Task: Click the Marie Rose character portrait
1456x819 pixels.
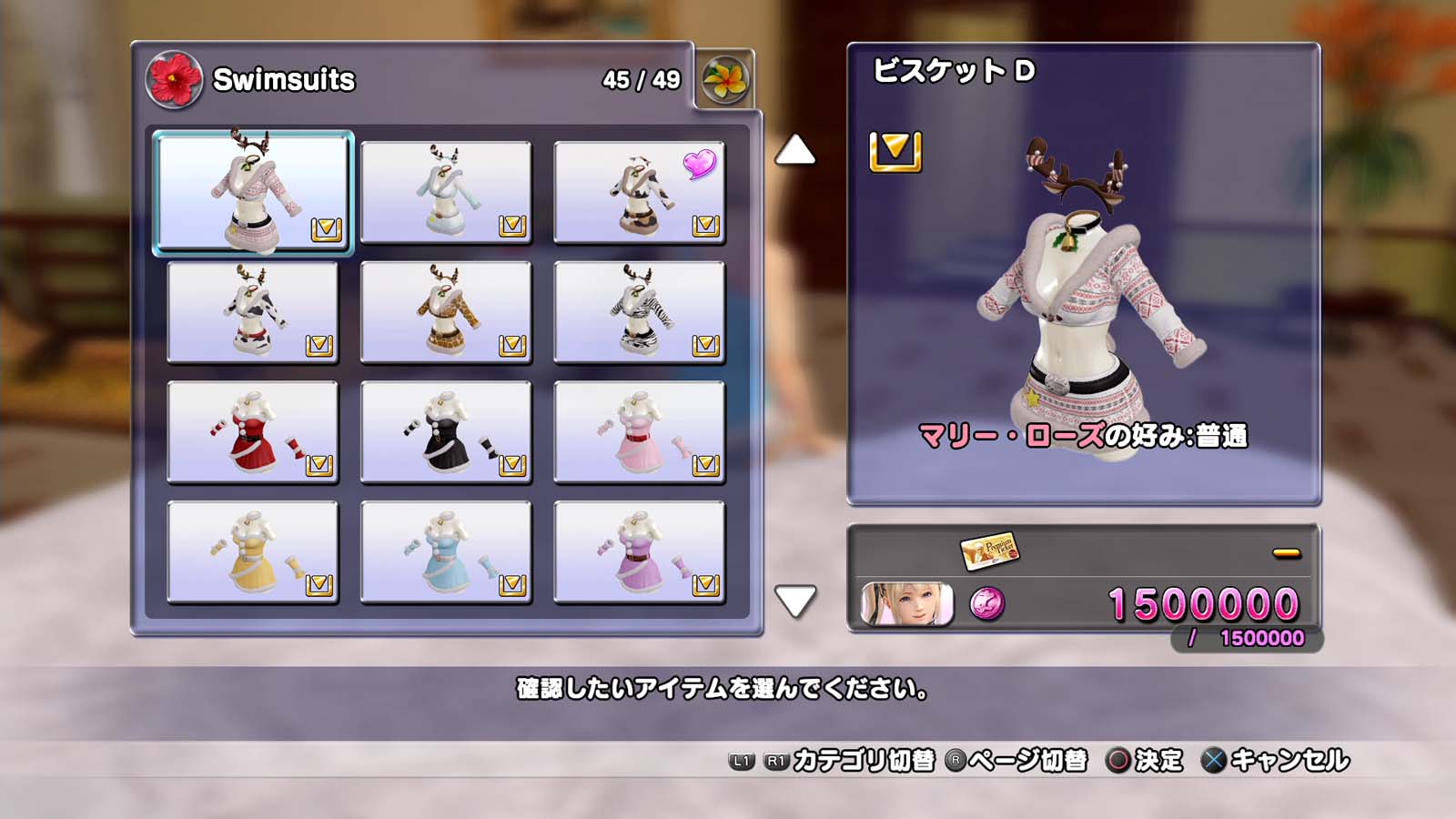Action: pyautogui.click(x=907, y=604)
